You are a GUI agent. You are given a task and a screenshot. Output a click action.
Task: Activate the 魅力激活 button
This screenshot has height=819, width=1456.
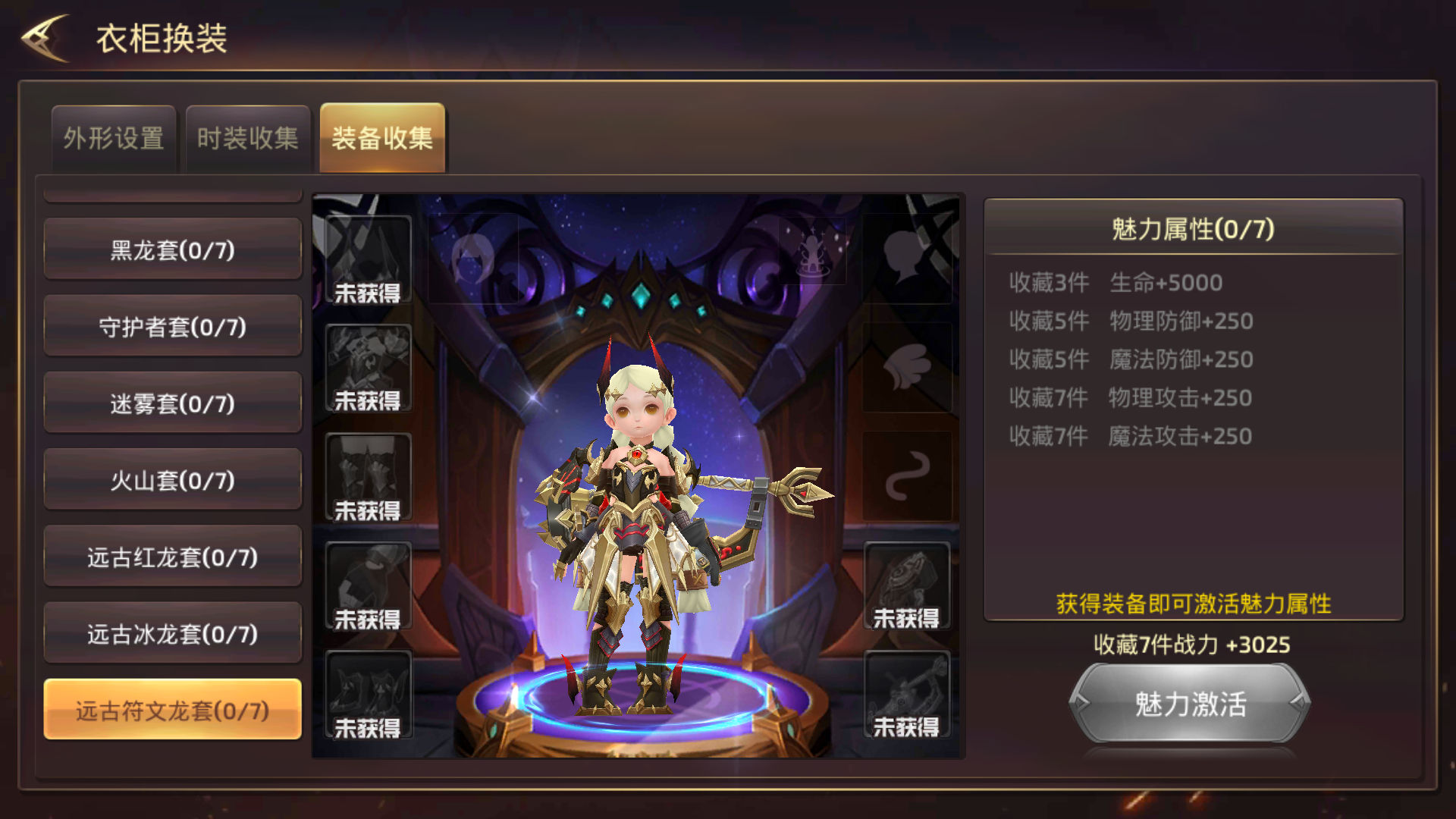click(x=1190, y=704)
